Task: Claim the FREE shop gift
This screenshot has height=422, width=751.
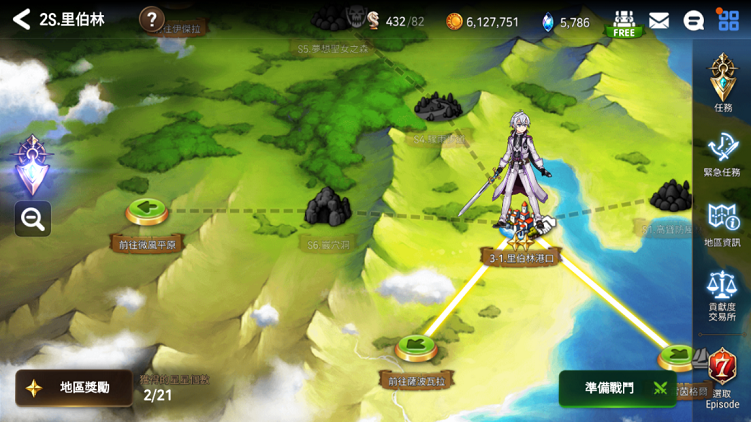Action: (624, 23)
